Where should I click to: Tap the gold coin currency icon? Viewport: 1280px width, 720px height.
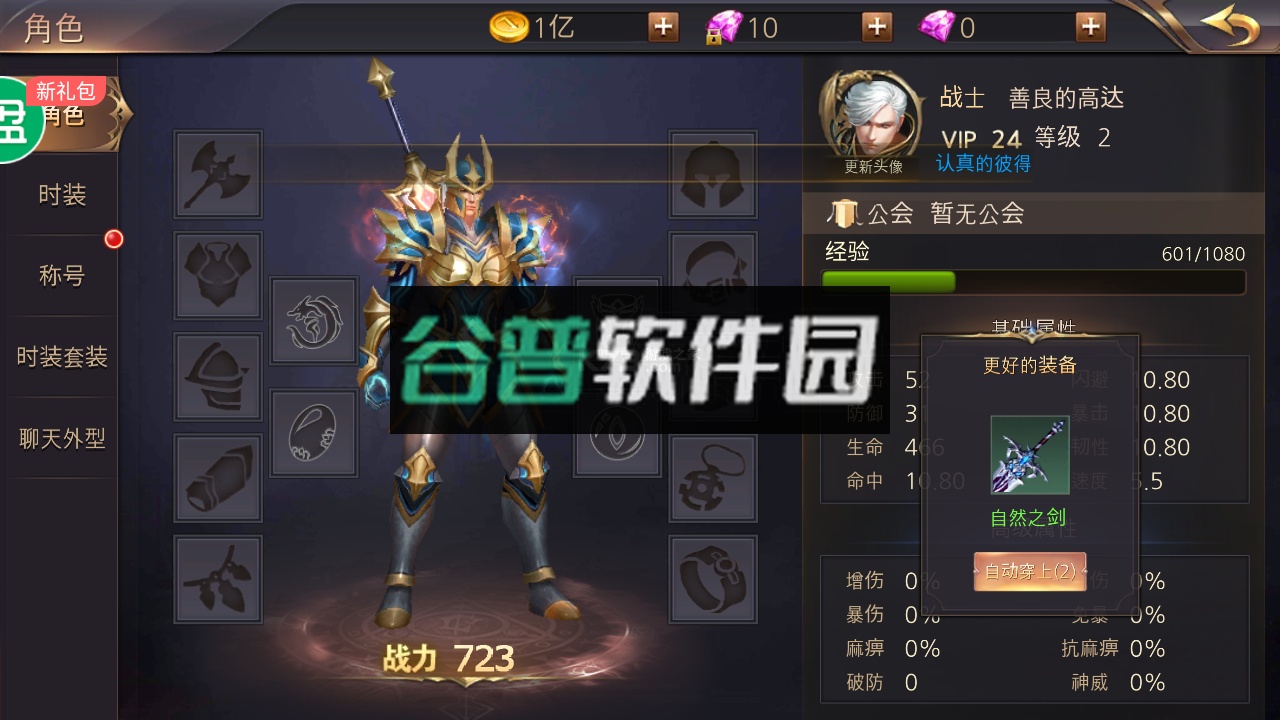(x=510, y=27)
